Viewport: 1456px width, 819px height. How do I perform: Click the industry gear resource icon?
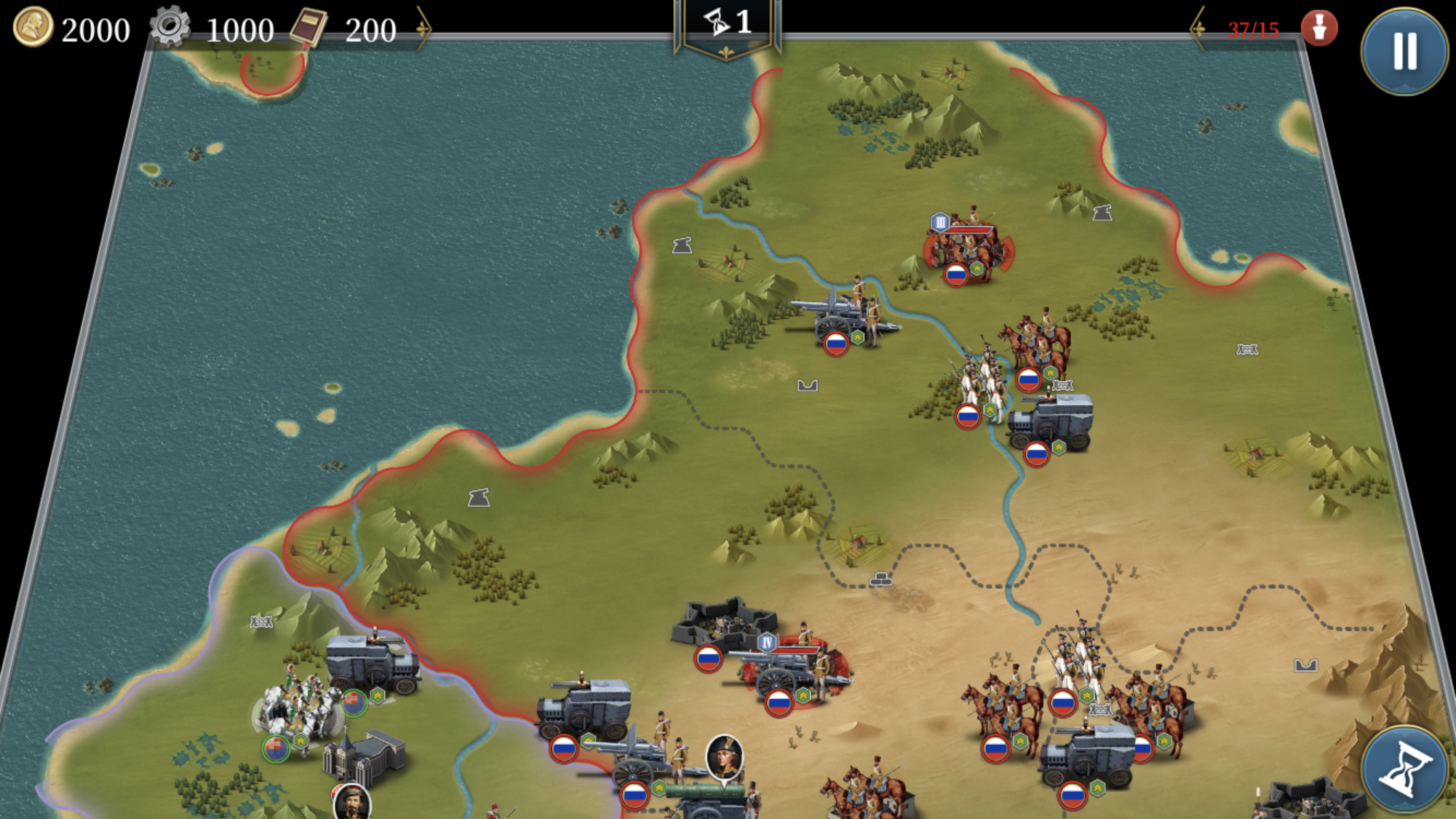170,28
